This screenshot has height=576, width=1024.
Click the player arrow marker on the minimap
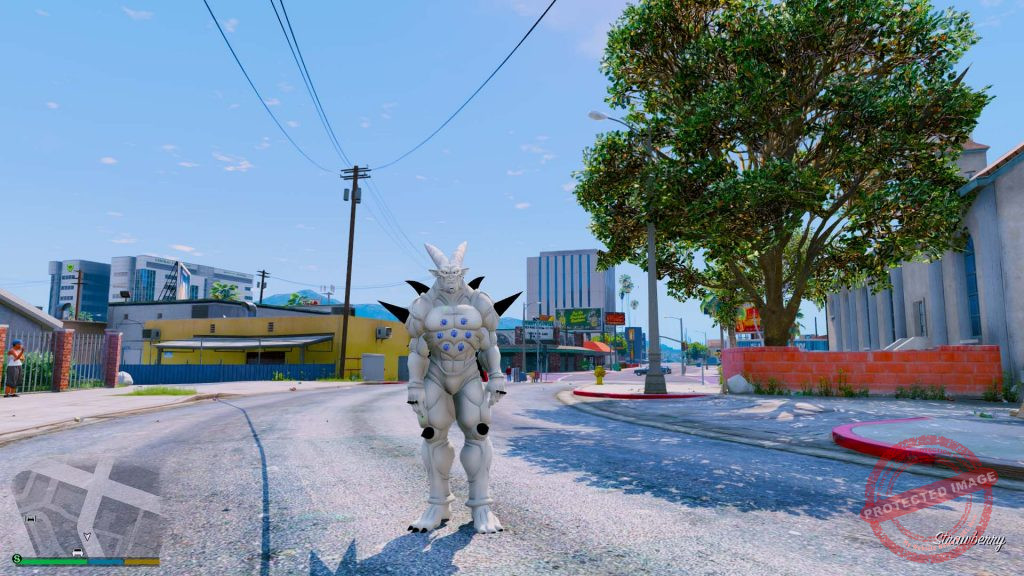[x=87, y=536]
